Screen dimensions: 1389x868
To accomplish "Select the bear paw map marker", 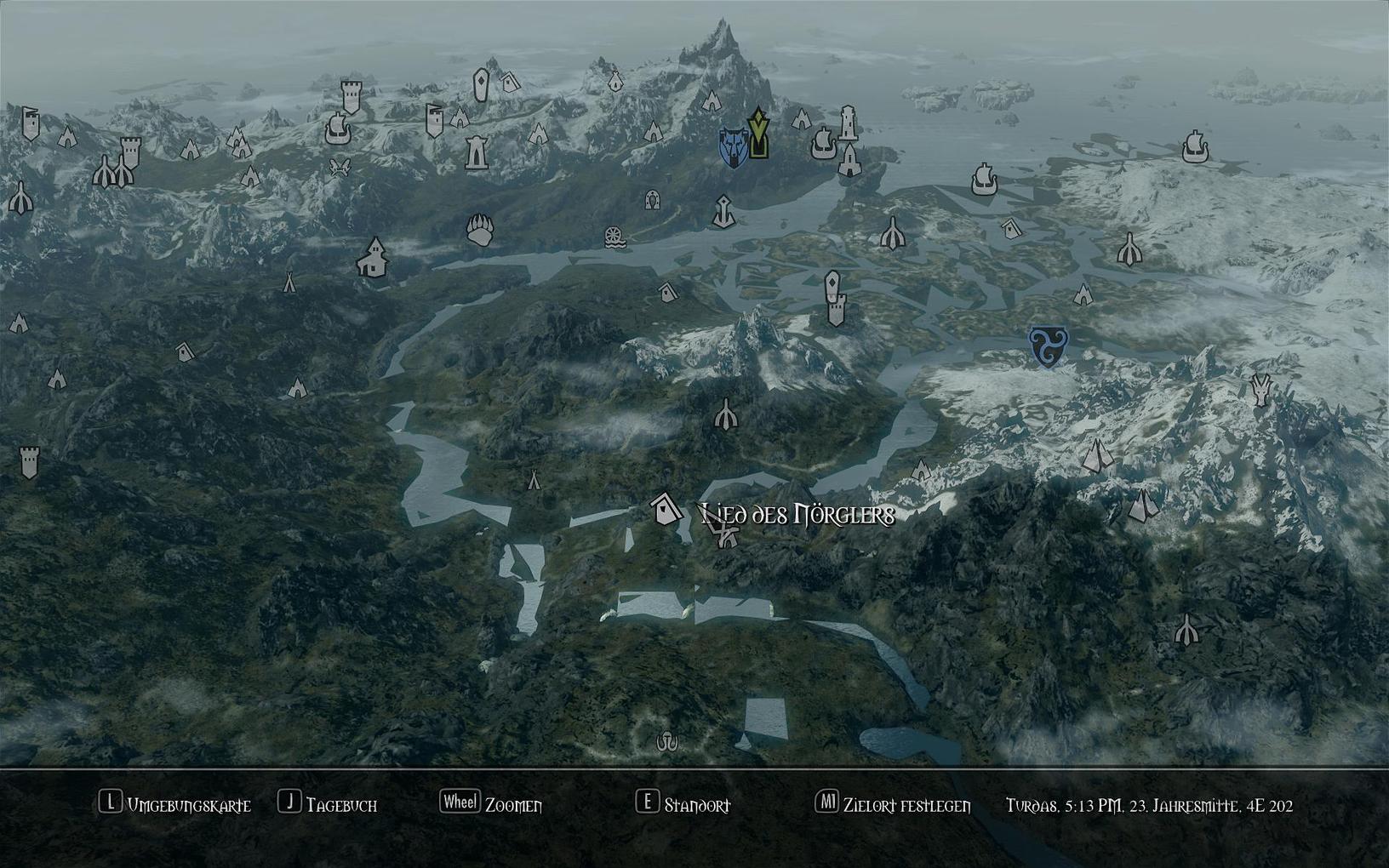I will [480, 230].
